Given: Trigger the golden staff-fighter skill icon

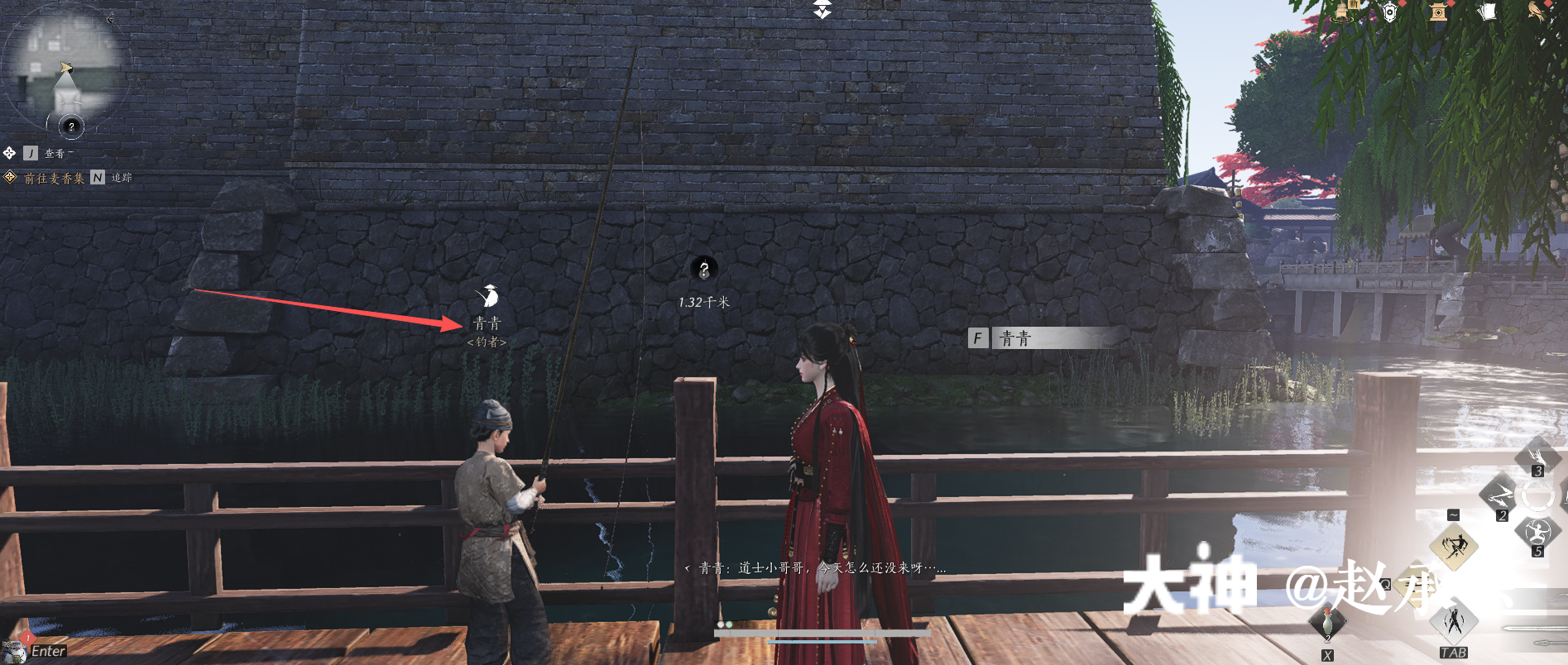Looking at the screenshot, I should click(x=1454, y=546).
